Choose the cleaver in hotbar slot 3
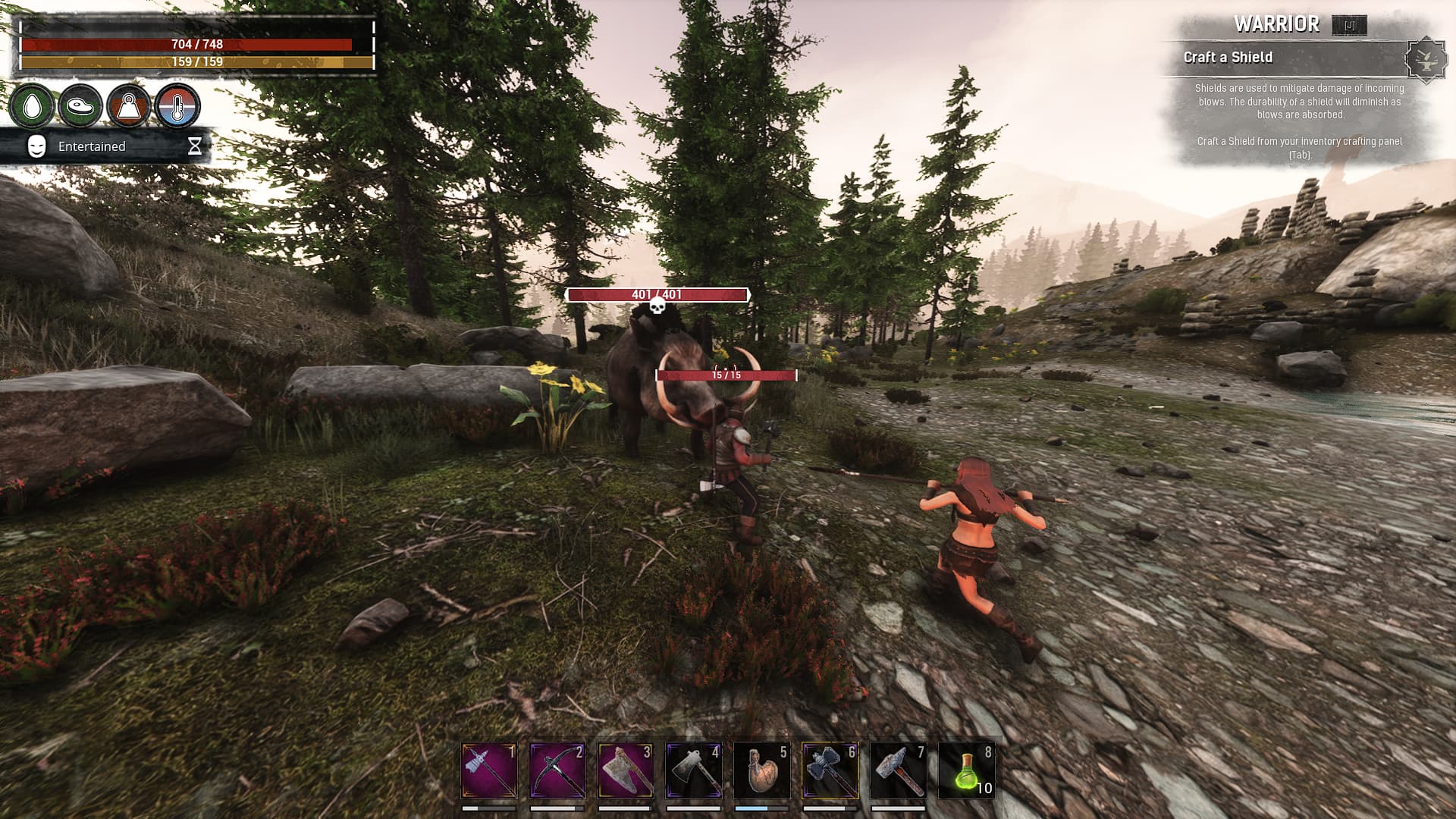Viewport: 1456px width, 819px height. coord(626,770)
